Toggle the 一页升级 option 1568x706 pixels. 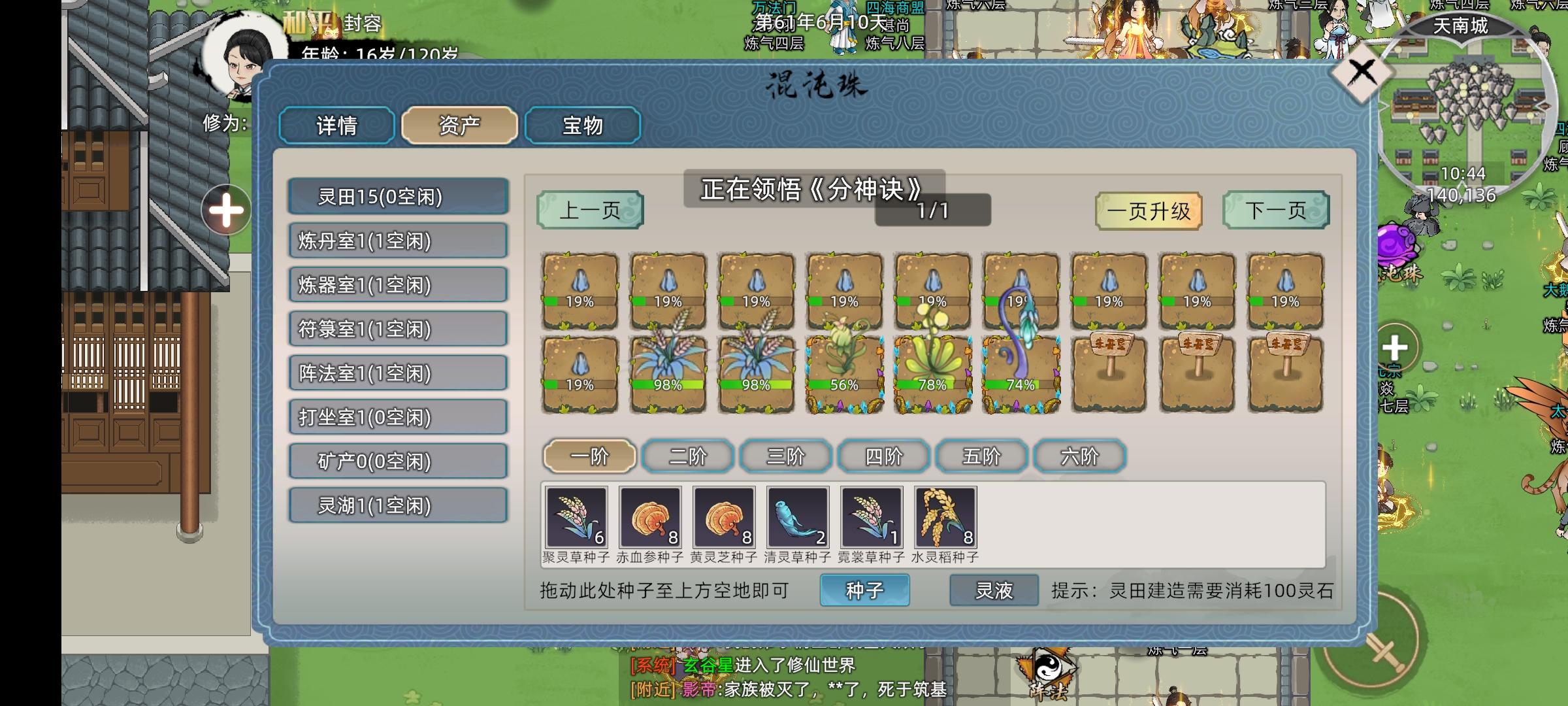tap(1150, 210)
